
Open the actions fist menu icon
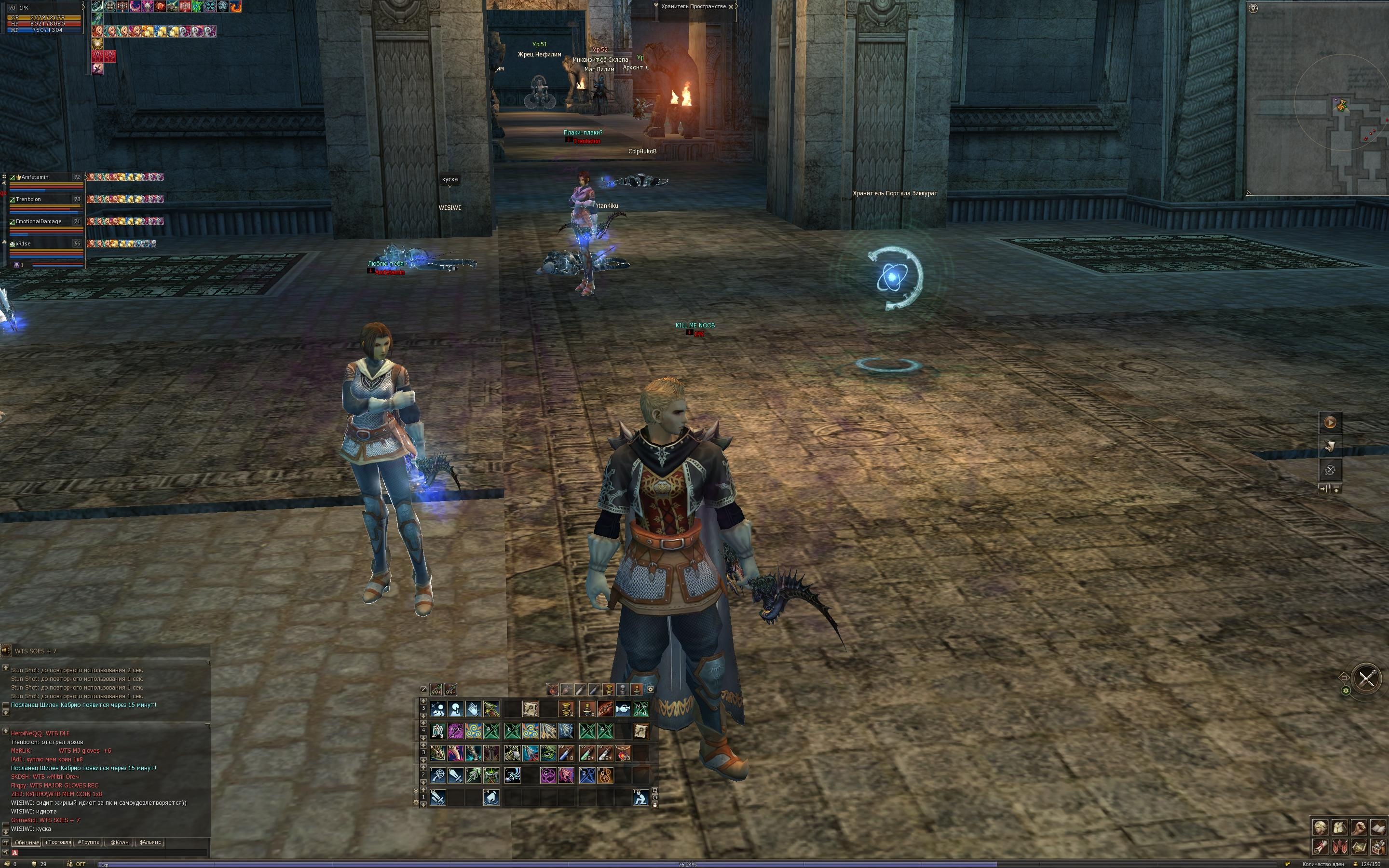pos(1358,827)
